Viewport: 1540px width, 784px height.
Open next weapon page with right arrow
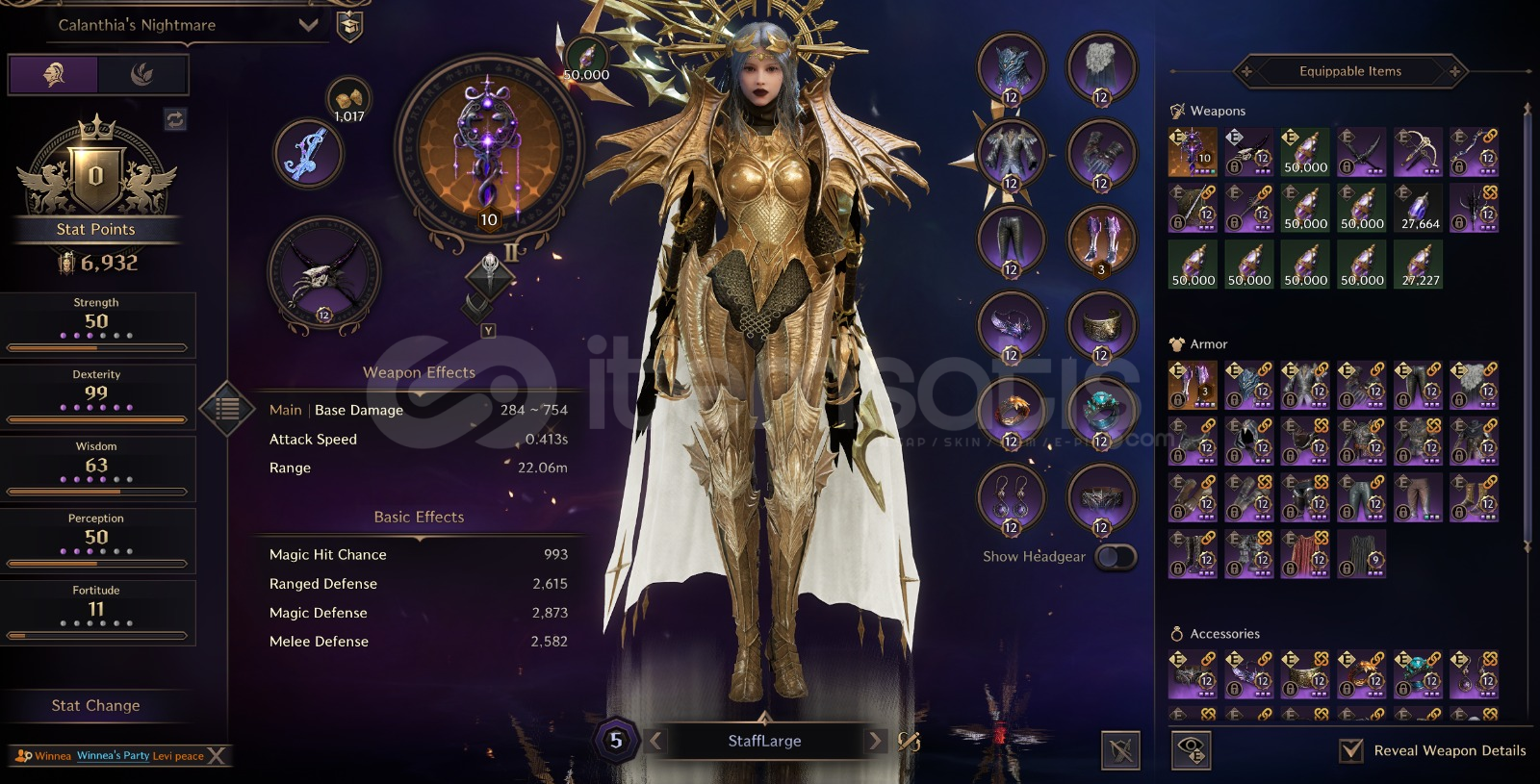[x=874, y=741]
